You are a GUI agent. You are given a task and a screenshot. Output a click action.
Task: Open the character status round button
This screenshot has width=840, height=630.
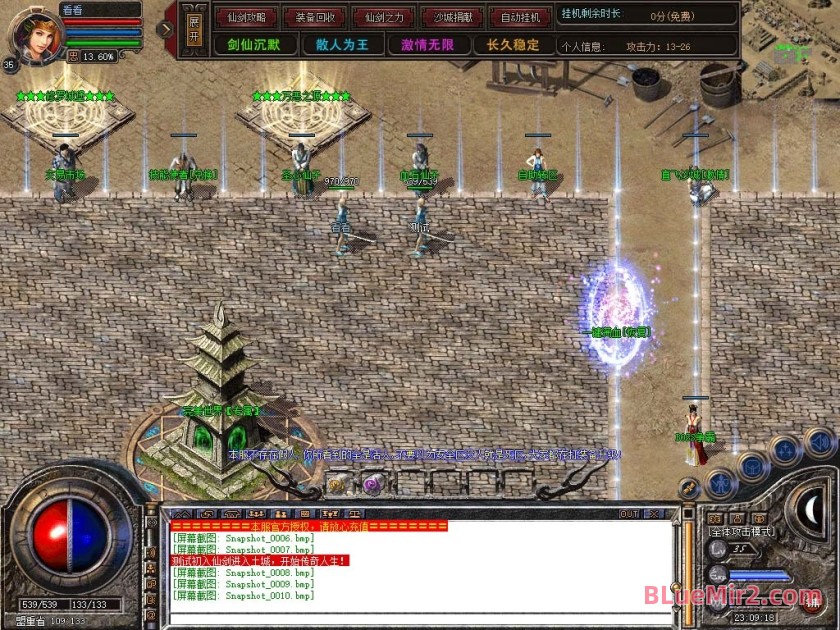[721, 484]
